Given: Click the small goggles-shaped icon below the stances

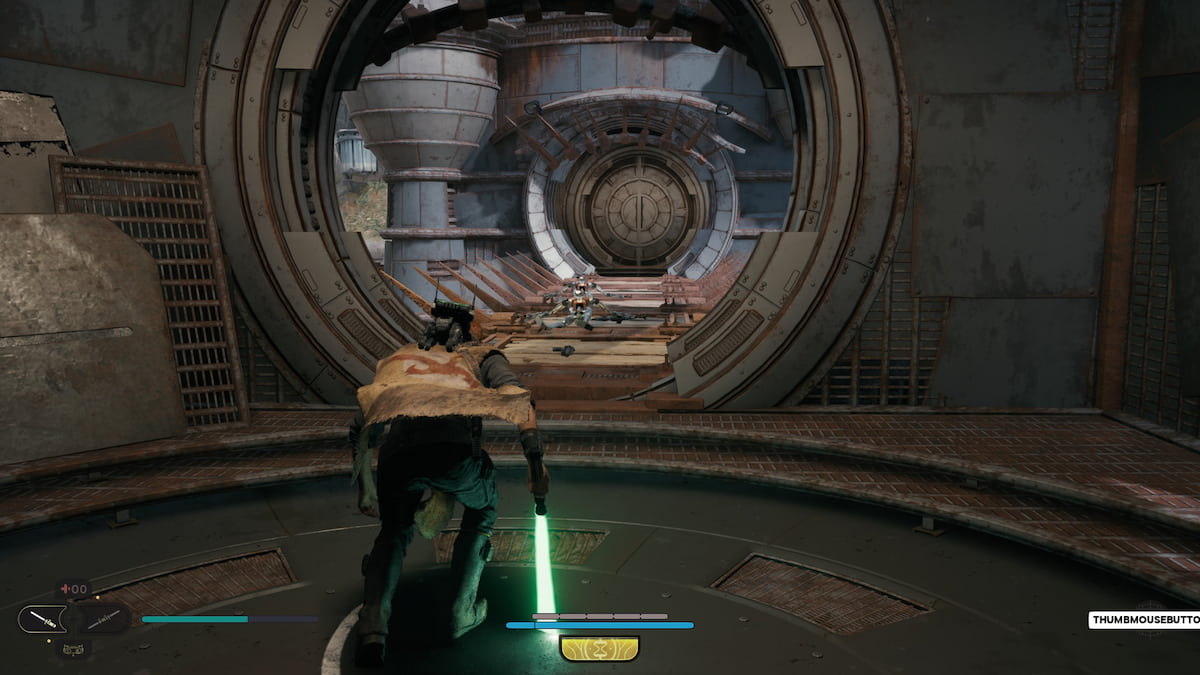Looking at the screenshot, I should pyautogui.click(x=72, y=647).
